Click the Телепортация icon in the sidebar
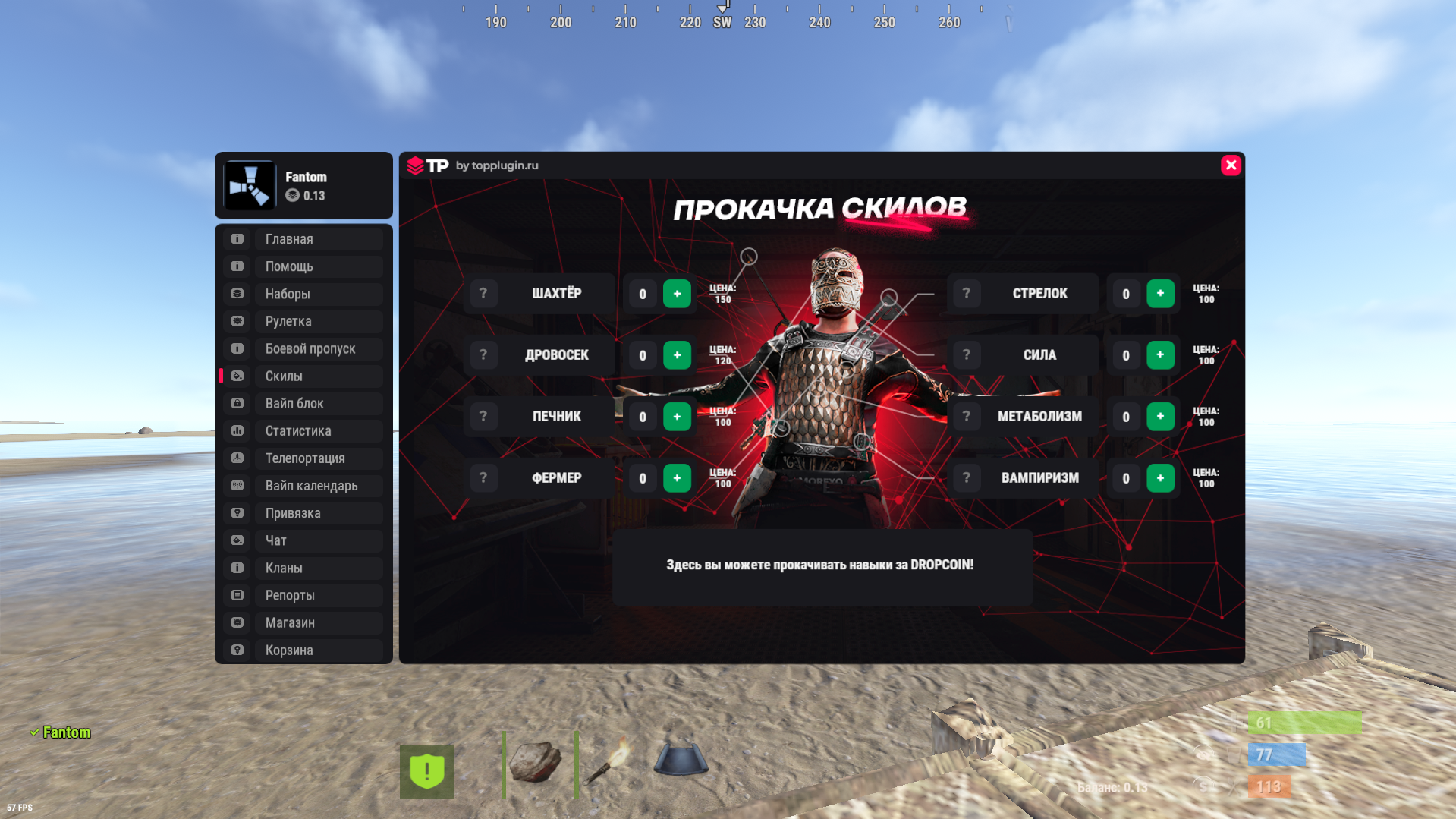 [x=237, y=458]
